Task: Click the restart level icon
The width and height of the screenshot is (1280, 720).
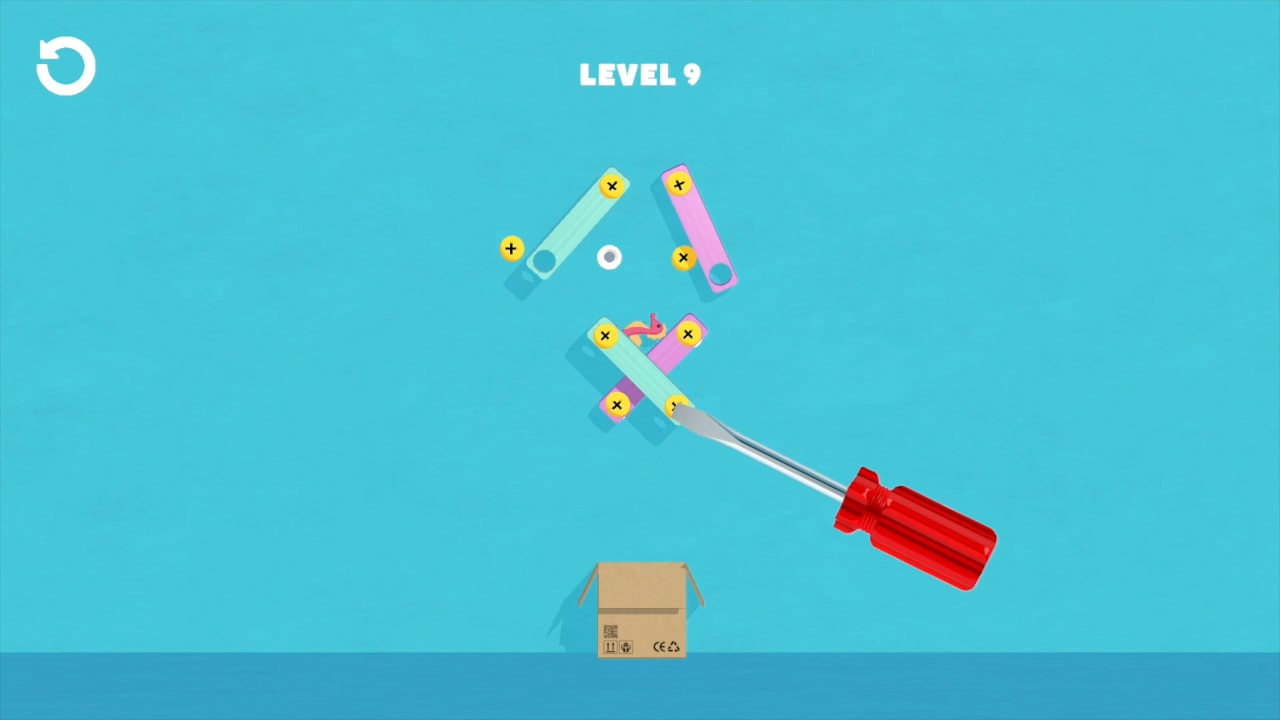Action: pos(64,65)
